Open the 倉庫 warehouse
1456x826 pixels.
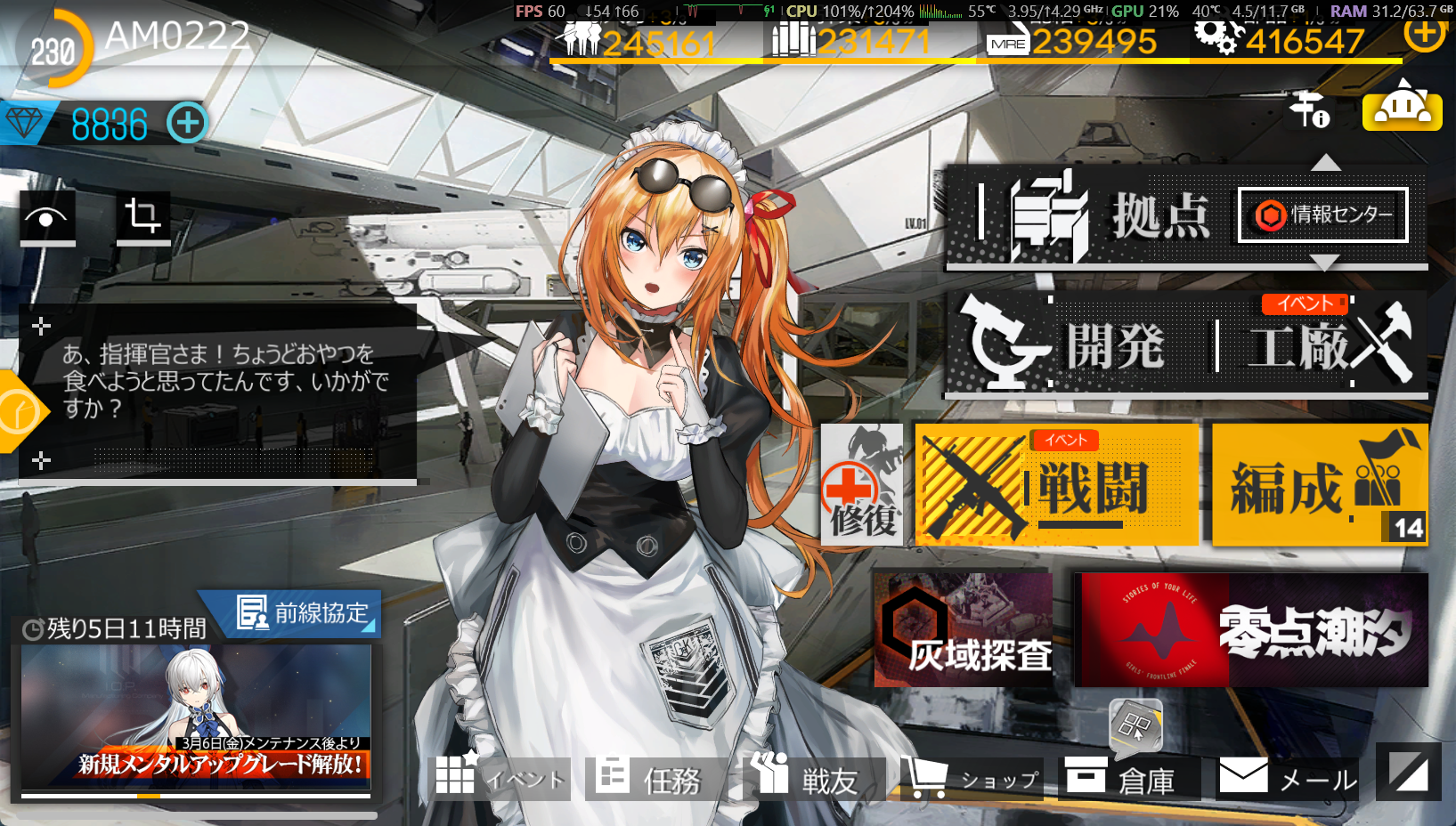tap(1129, 779)
